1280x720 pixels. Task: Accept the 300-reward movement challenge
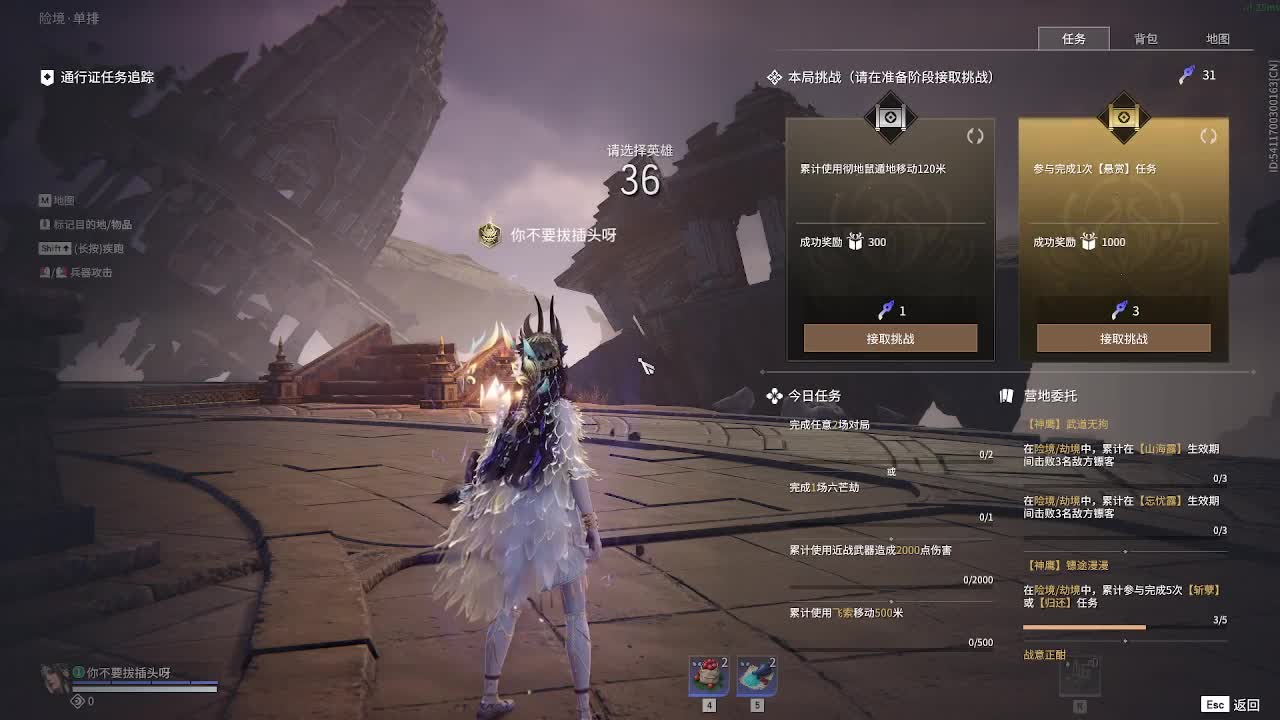click(890, 339)
